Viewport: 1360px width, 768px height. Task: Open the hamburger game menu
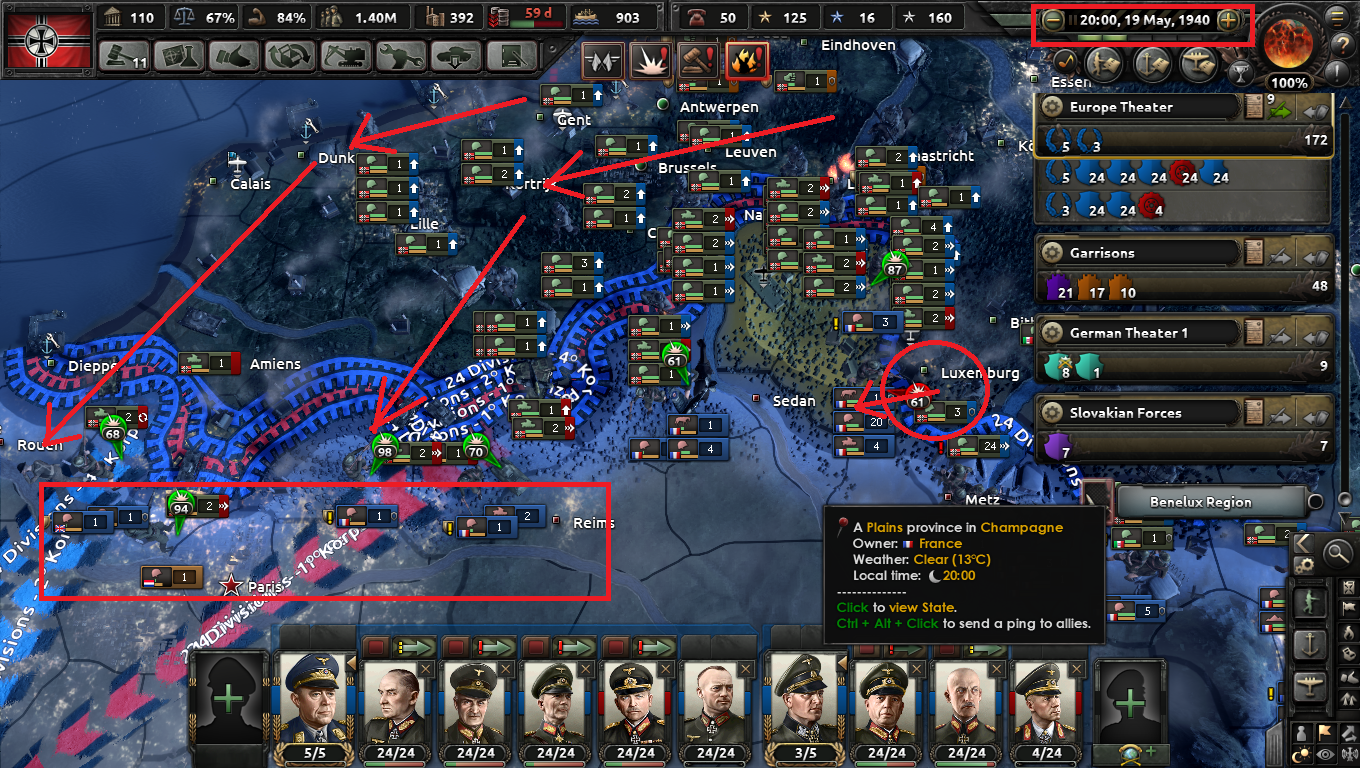pyautogui.click(x=1337, y=18)
